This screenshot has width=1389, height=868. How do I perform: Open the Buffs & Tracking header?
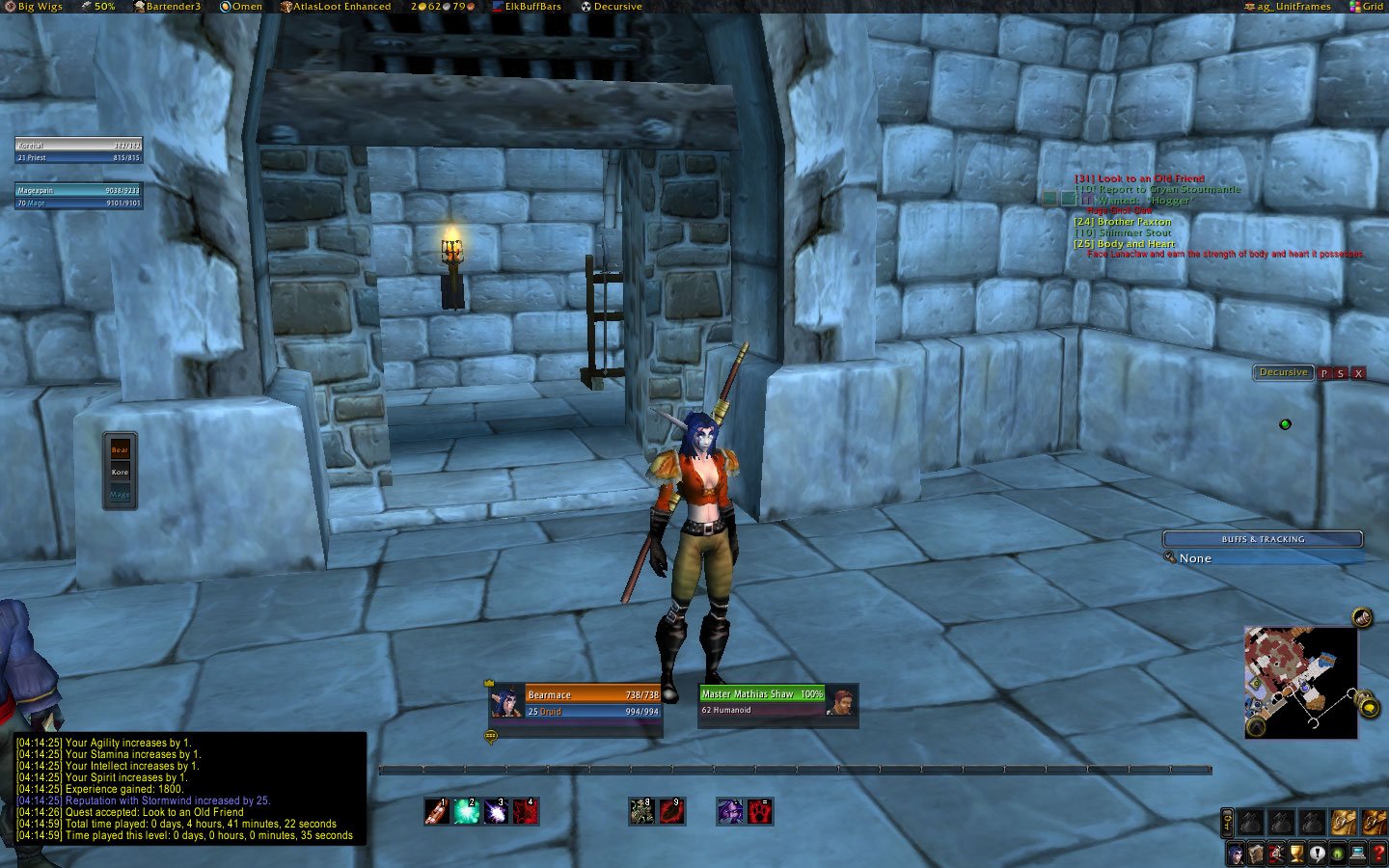1262,539
